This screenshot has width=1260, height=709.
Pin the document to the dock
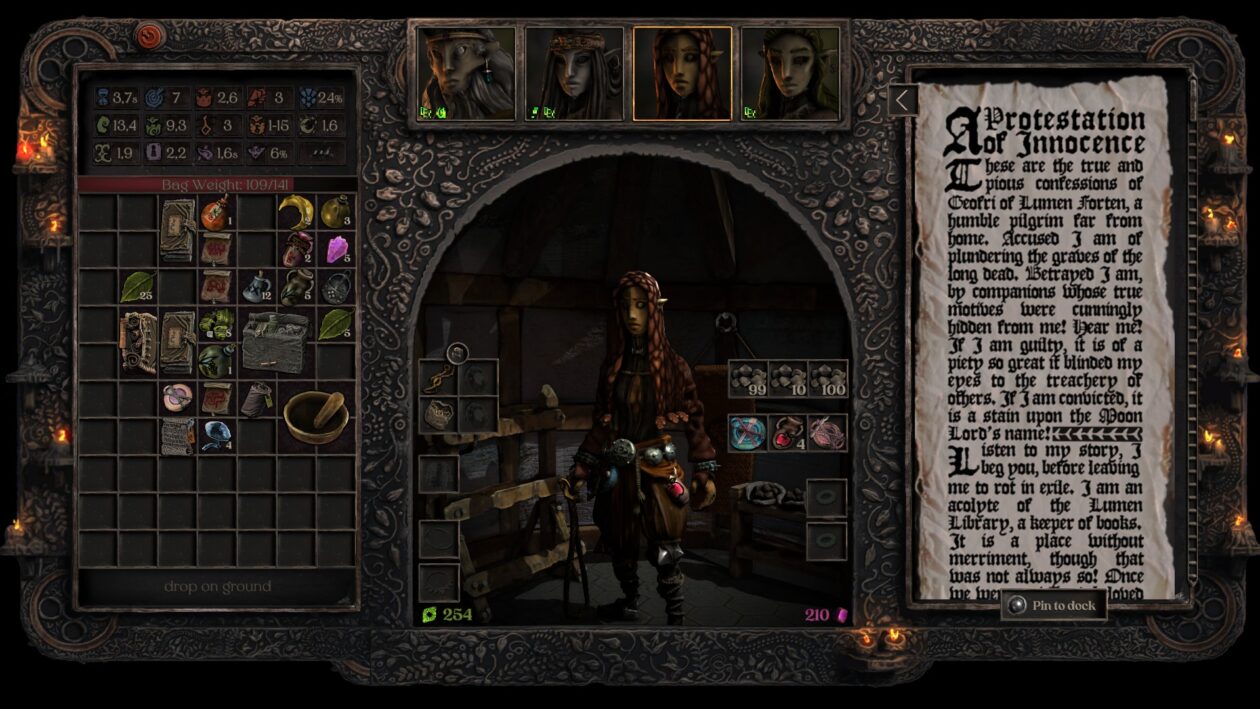point(1053,605)
